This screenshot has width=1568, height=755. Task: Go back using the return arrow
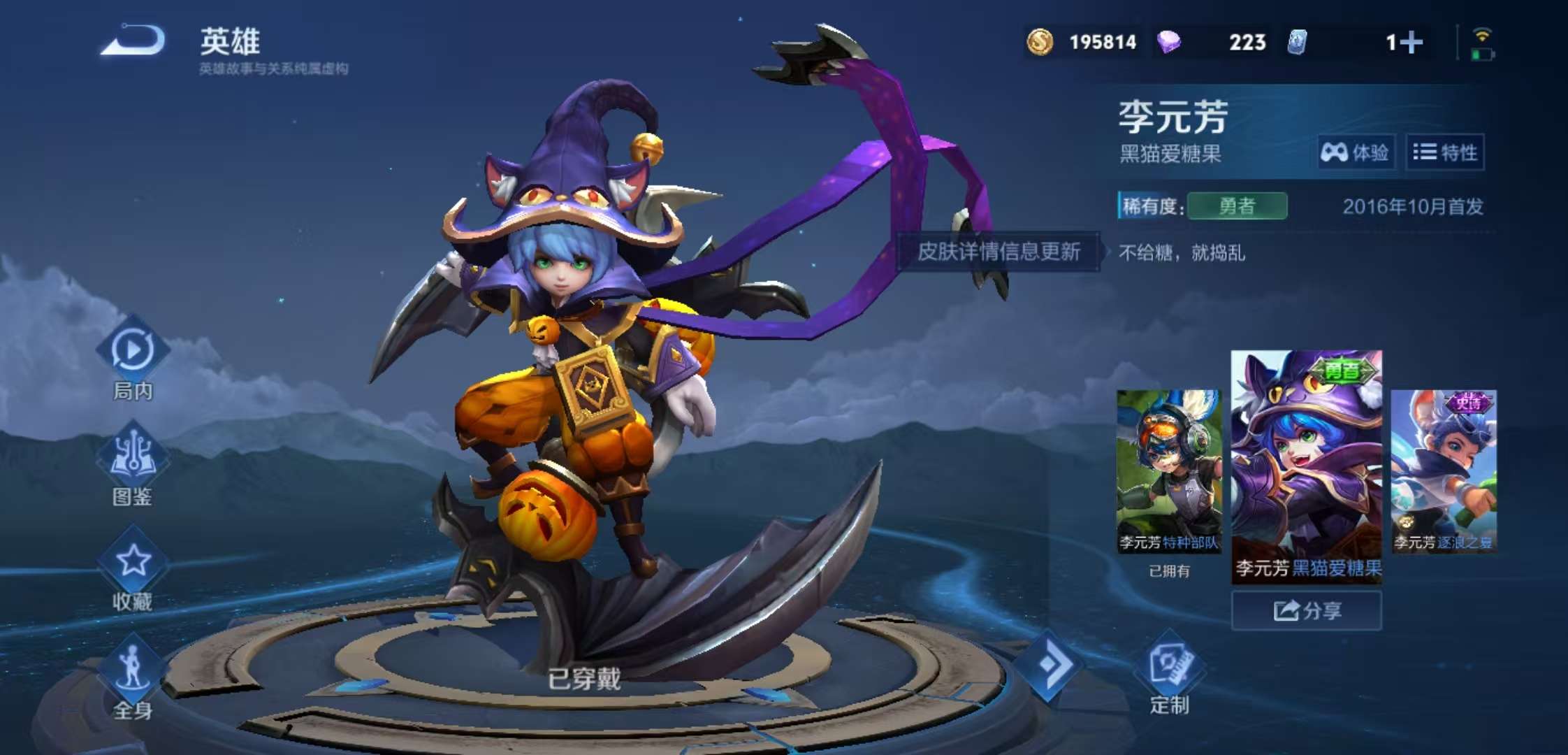point(133,41)
